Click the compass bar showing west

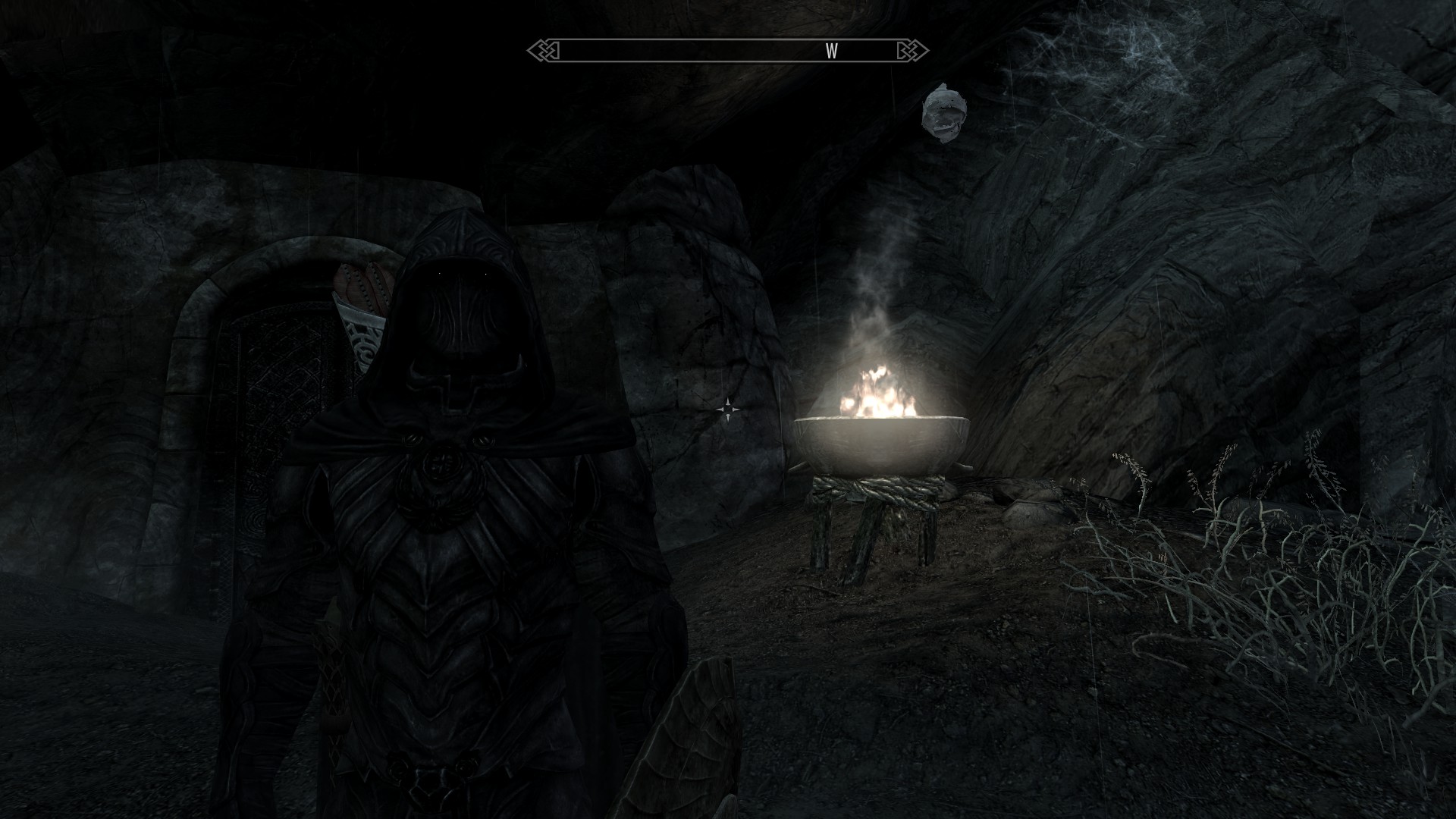(728, 51)
